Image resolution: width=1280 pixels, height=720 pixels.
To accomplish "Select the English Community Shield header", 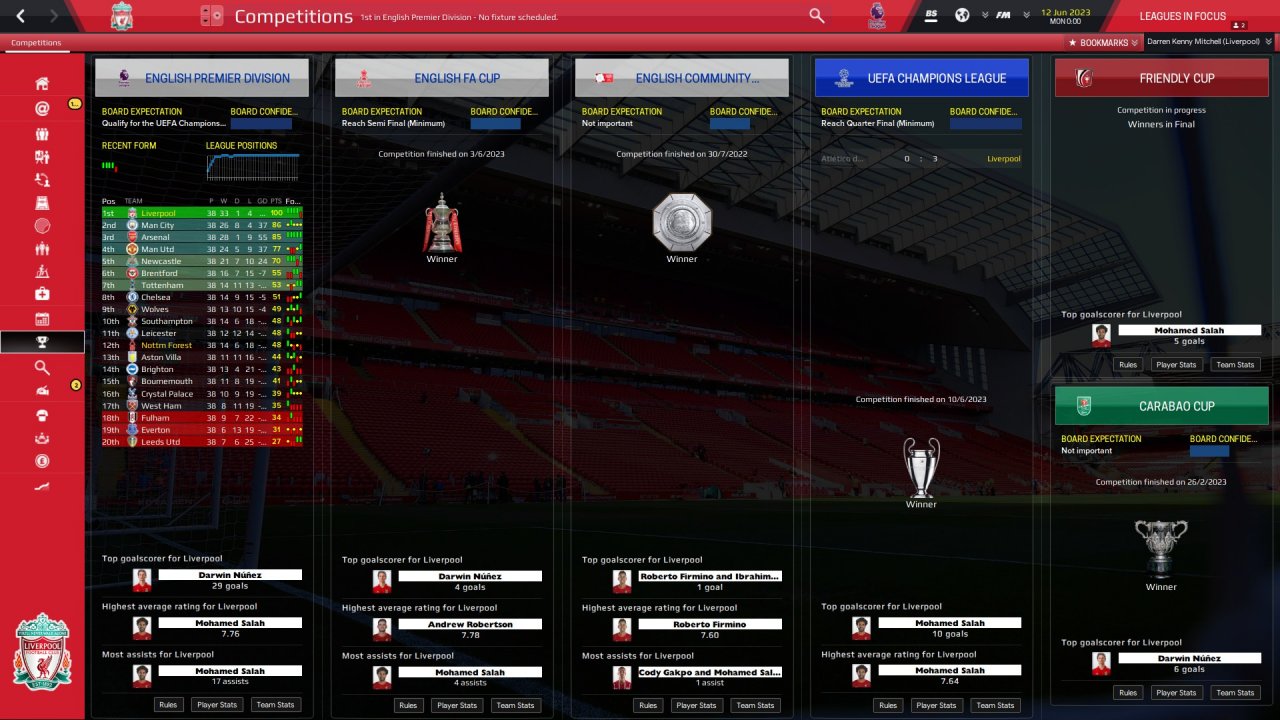I will tap(682, 78).
